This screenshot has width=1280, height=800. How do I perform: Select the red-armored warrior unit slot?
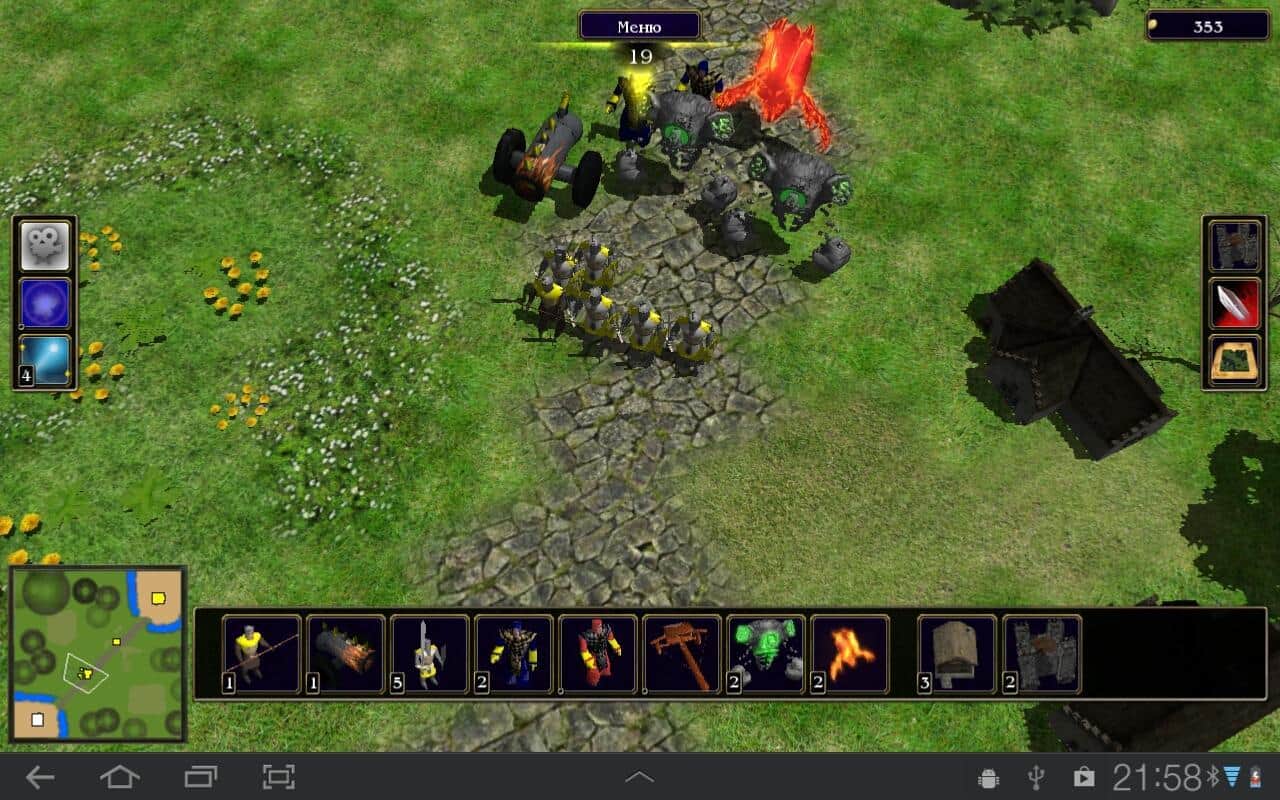pyautogui.click(x=598, y=655)
